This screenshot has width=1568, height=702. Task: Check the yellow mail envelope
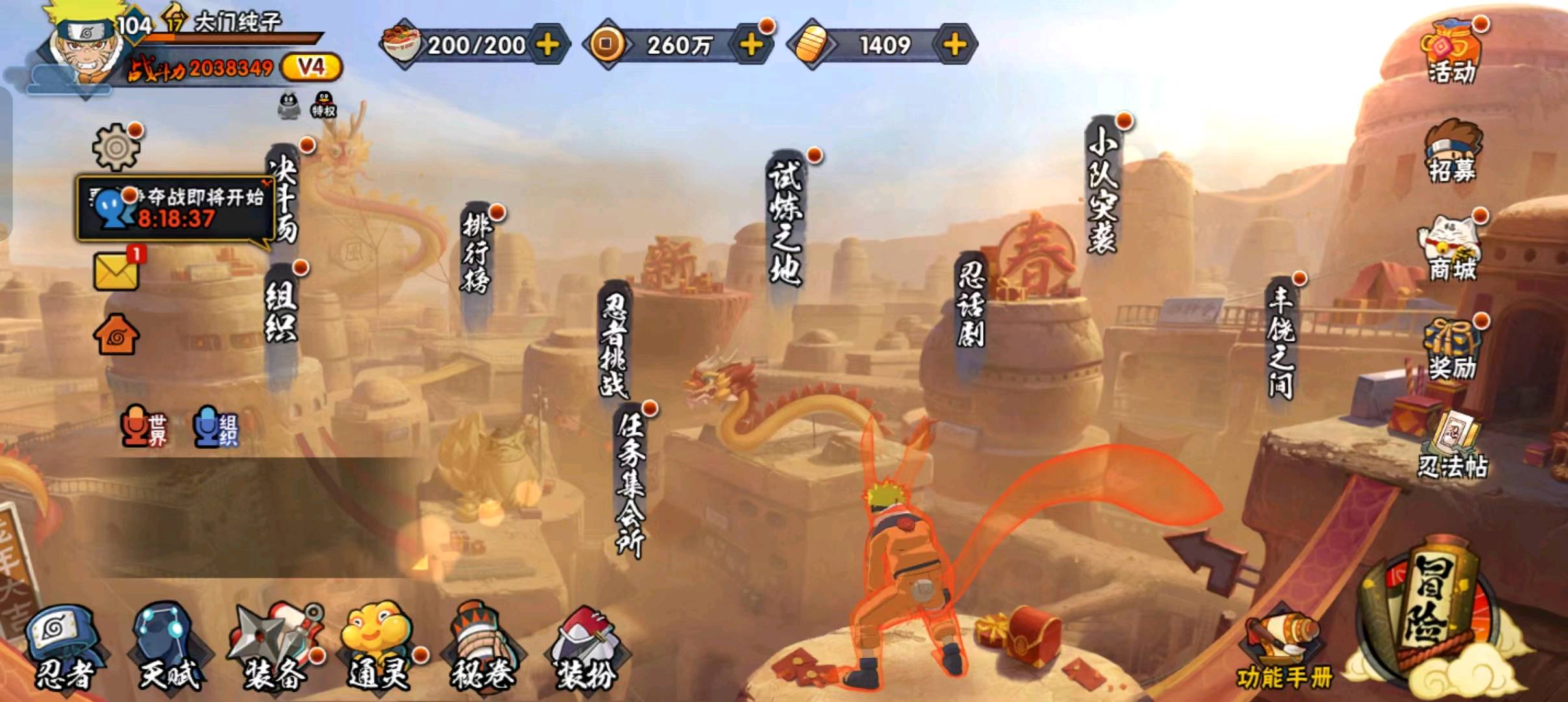click(x=116, y=271)
